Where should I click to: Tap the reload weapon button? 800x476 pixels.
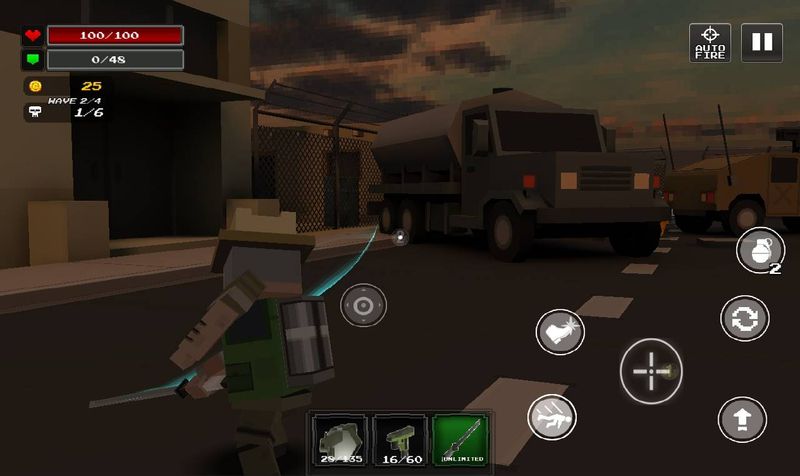click(744, 319)
